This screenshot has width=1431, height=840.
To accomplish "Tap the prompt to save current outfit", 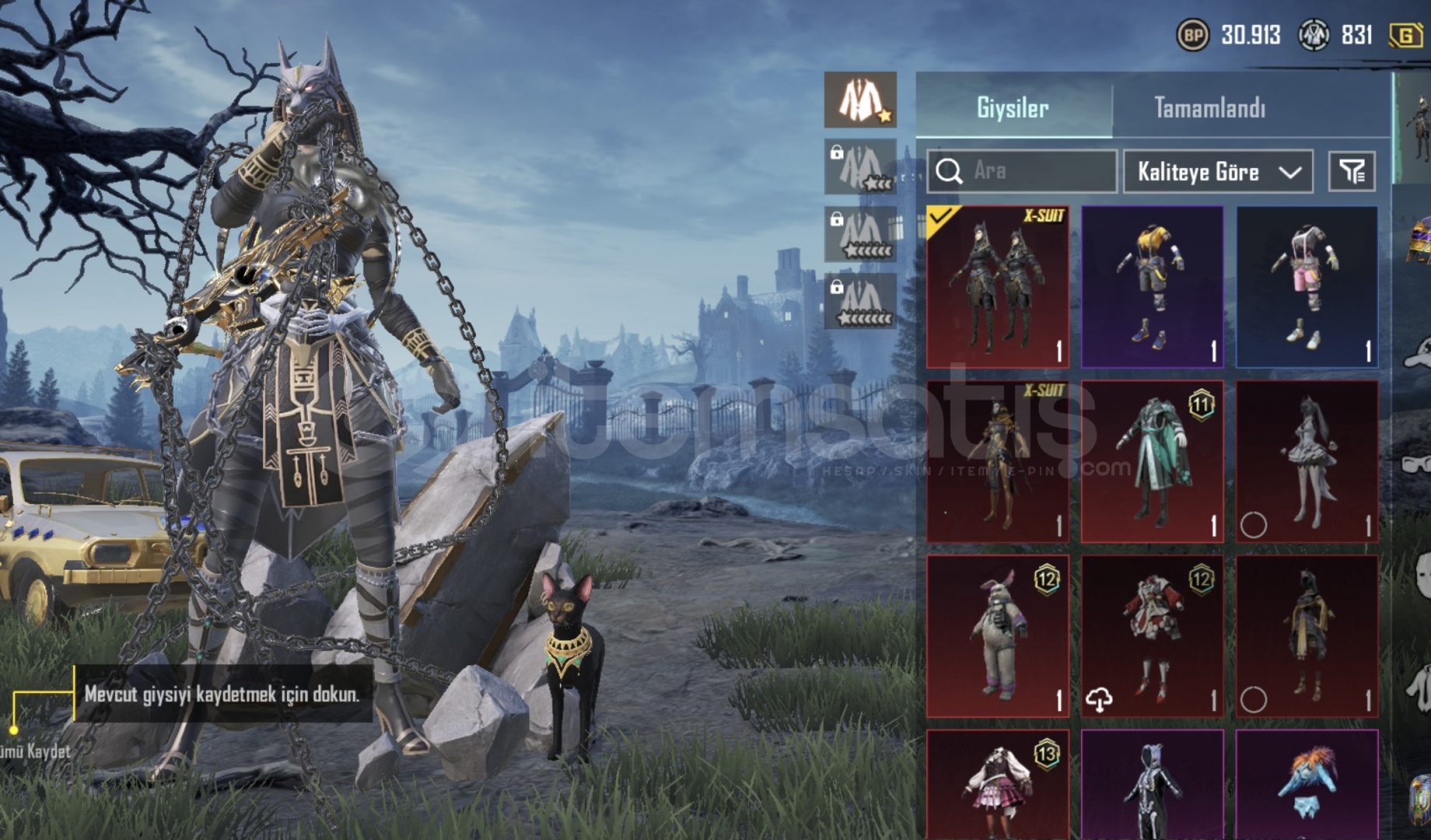I will (x=222, y=694).
